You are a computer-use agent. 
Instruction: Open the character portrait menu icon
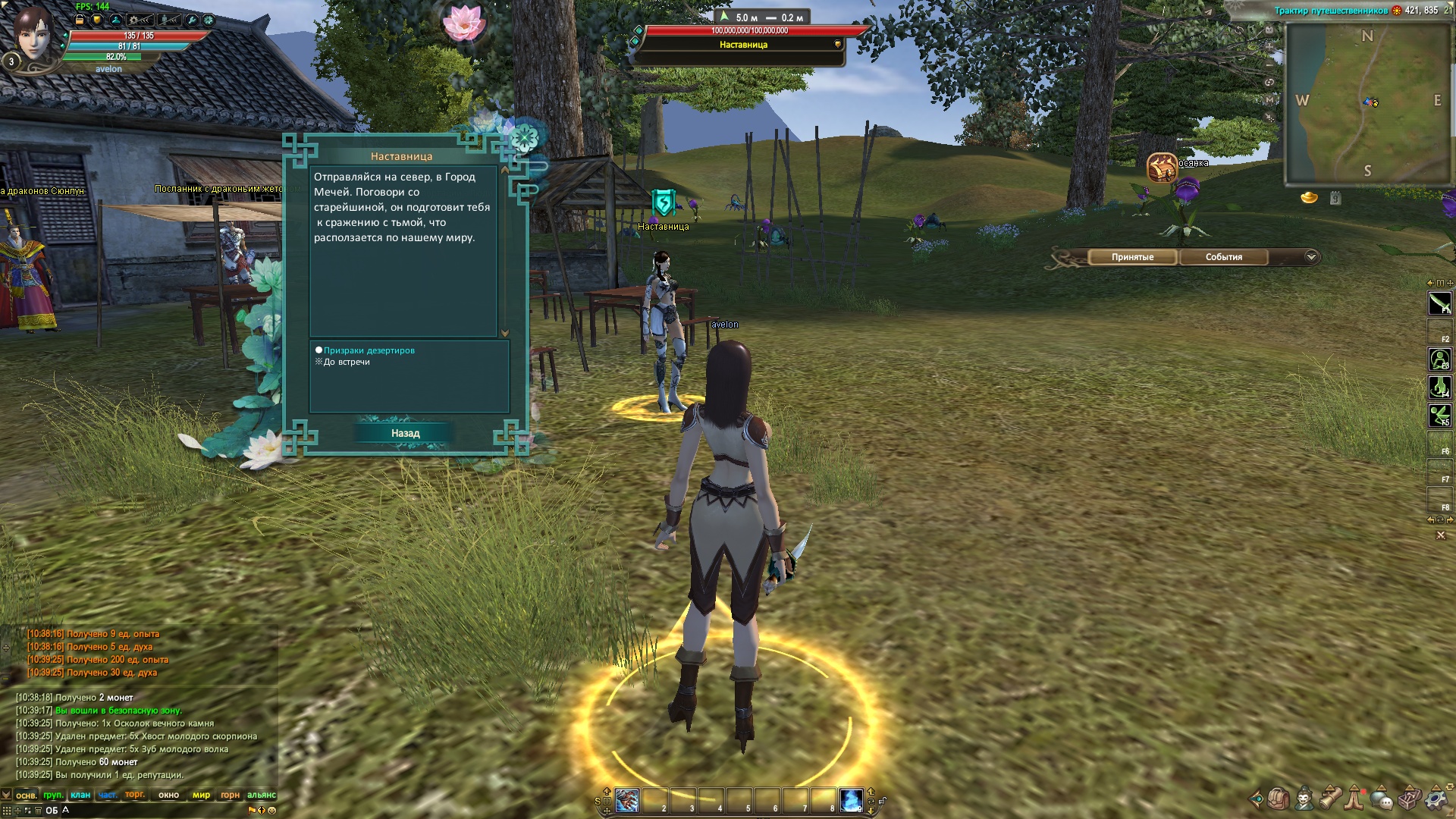tap(1304, 799)
